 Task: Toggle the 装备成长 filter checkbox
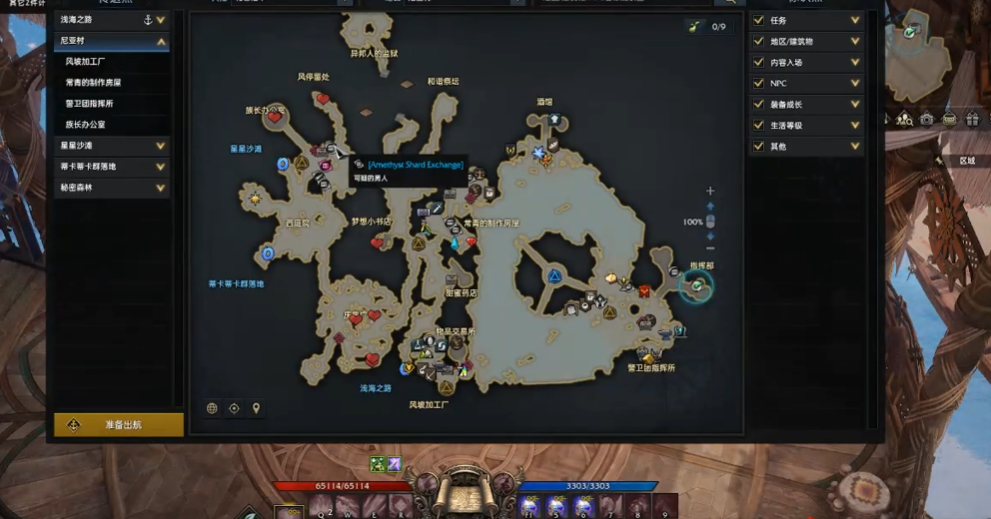759,105
